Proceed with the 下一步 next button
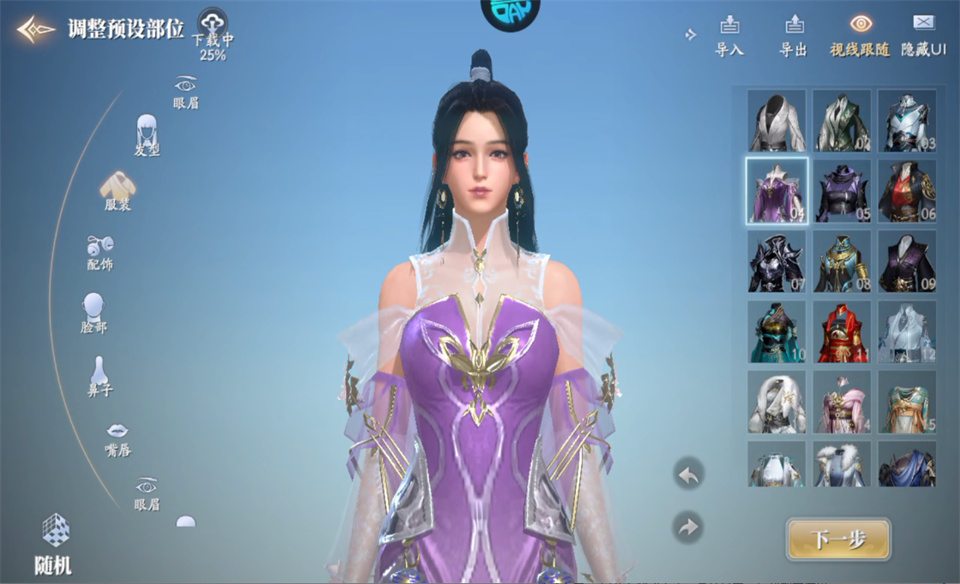 (837, 539)
